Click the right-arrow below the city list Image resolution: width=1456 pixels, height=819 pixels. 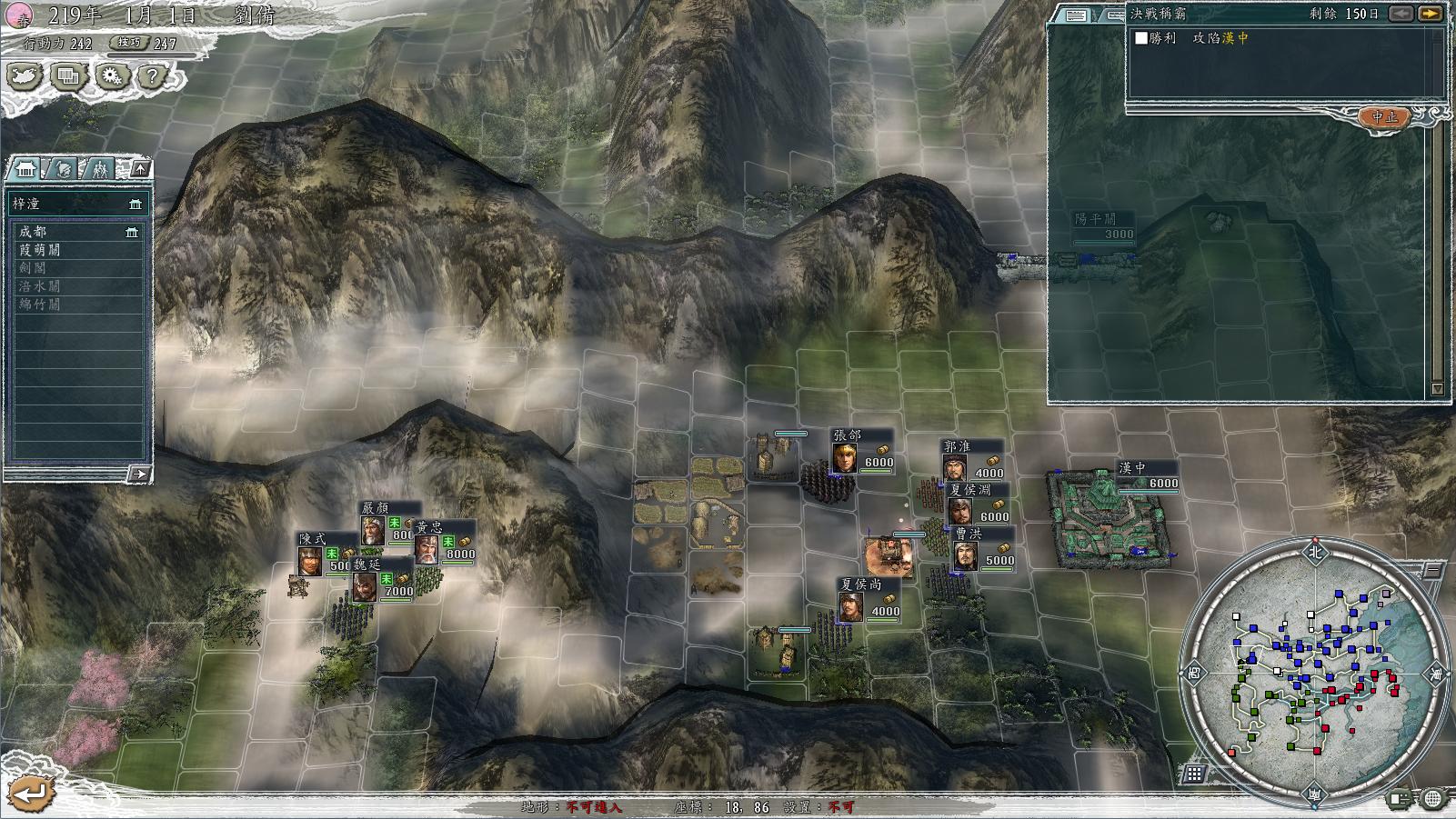139,474
